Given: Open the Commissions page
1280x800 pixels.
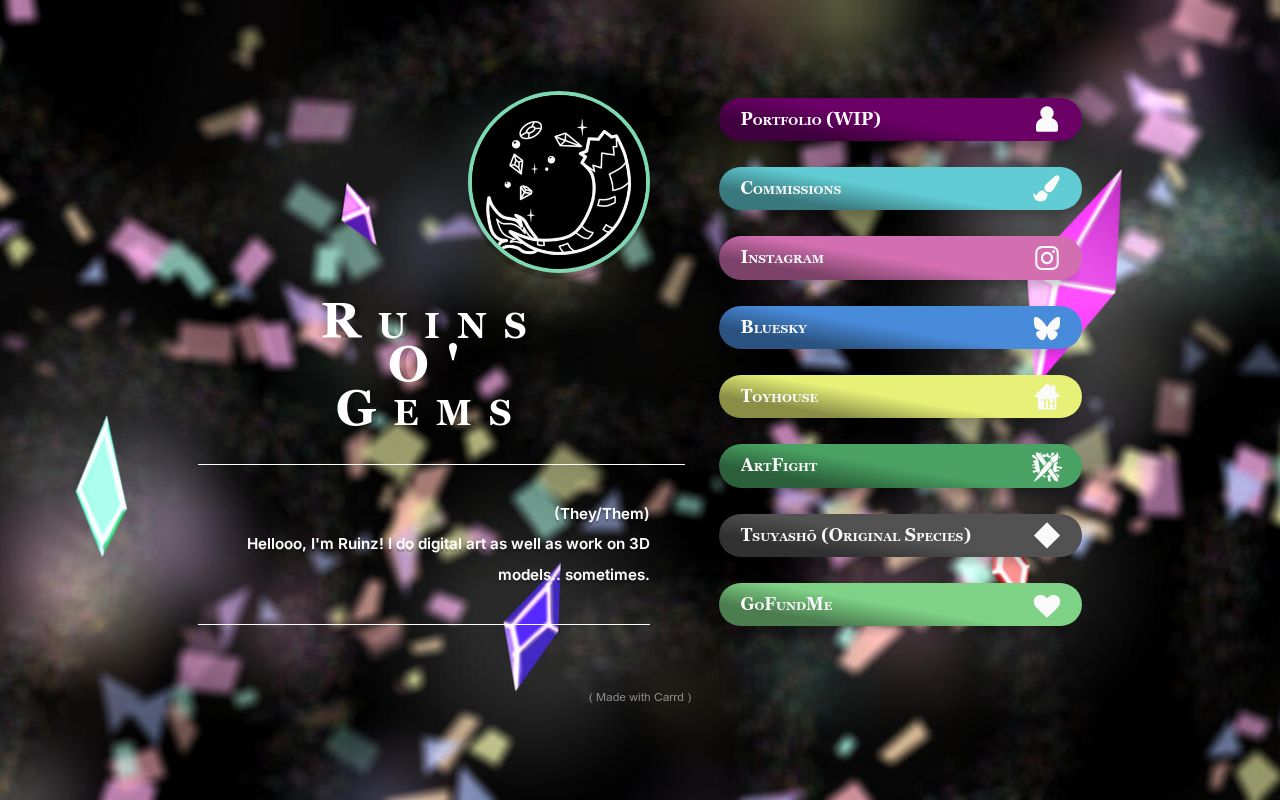Looking at the screenshot, I should coord(880,188).
